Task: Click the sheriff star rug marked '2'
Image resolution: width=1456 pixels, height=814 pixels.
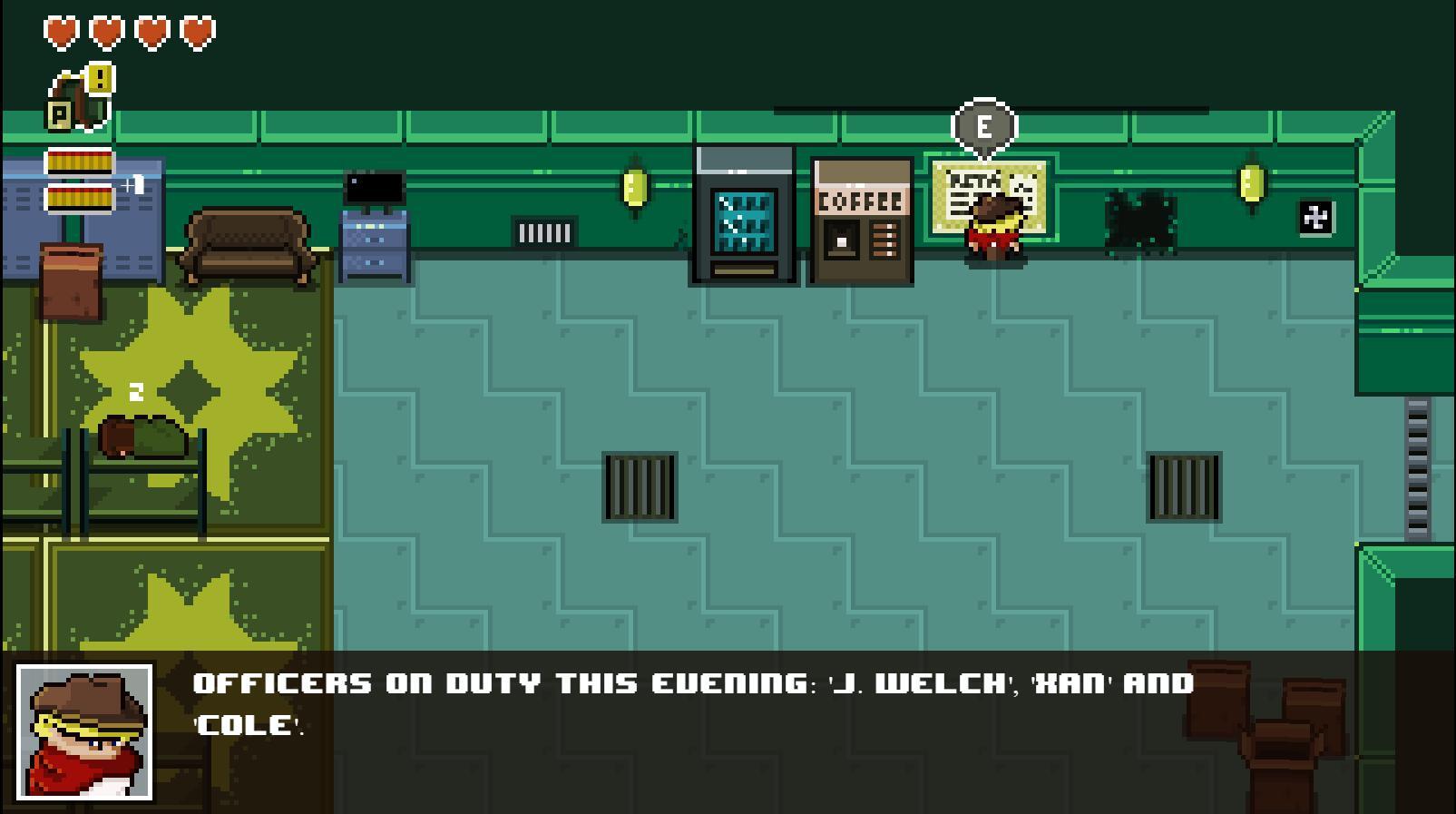Action: 186,386
